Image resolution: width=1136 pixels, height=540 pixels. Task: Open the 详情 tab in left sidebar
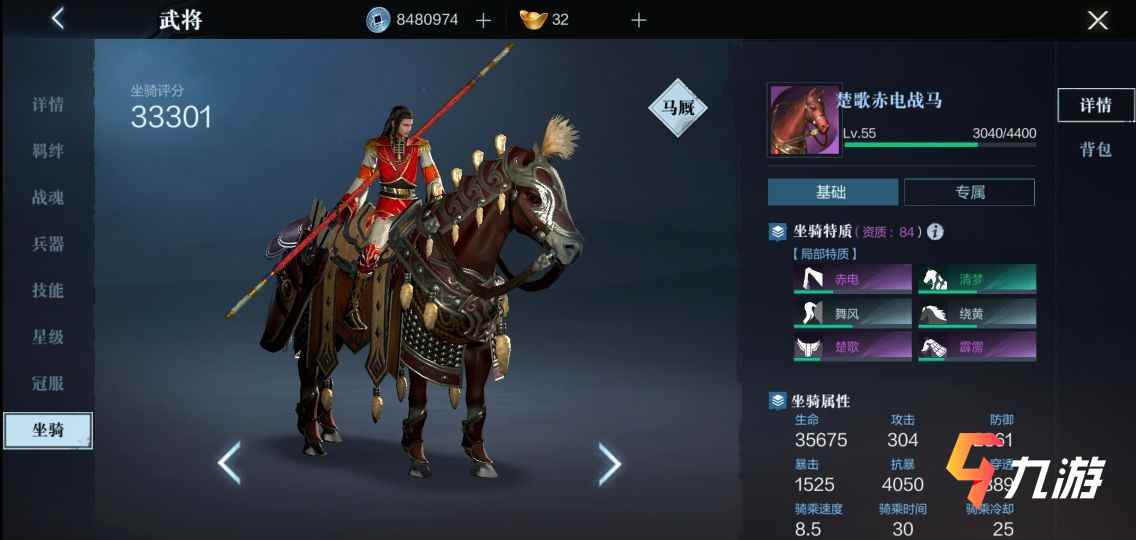[x=48, y=105]
